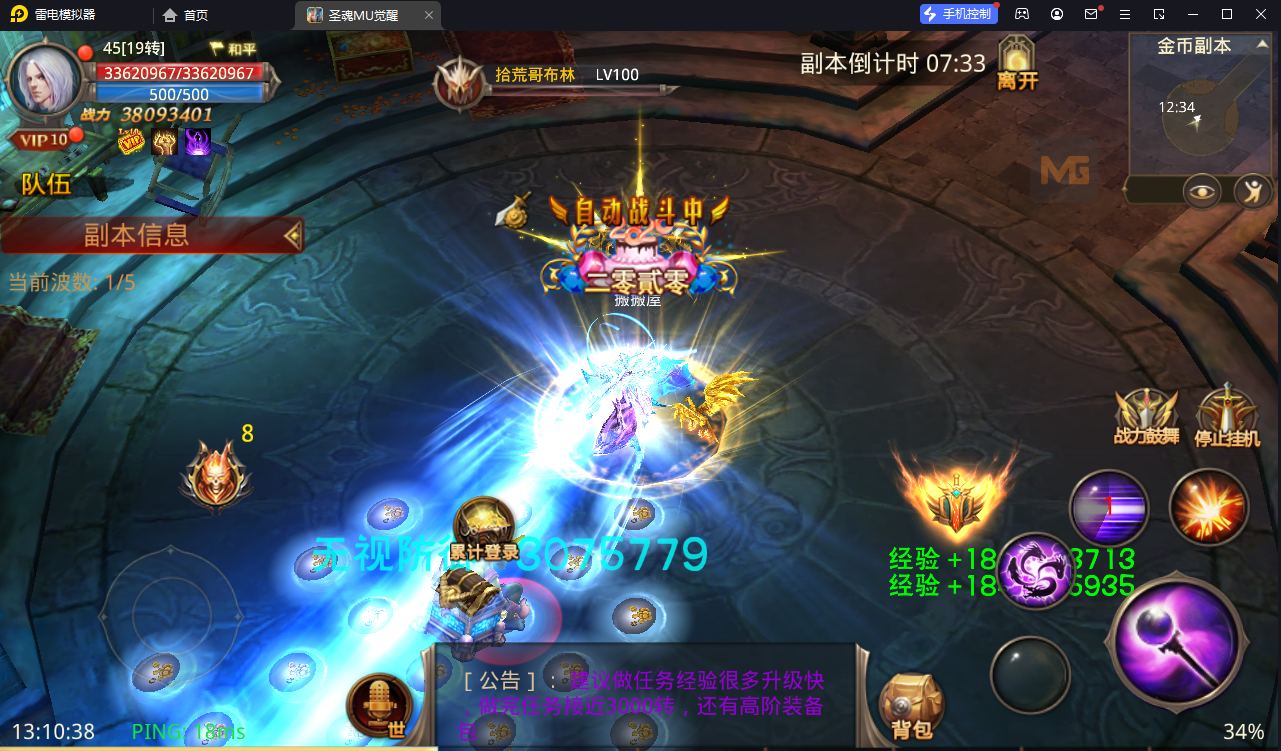Toggle the minimap eye visibility
This screenshot has height=751, width=1281.
(1202, 191)
